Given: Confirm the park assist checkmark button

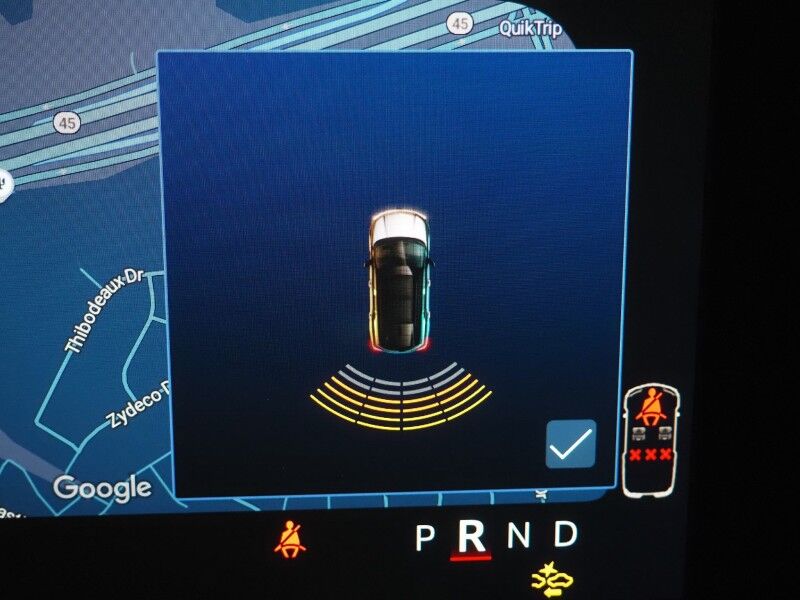Looking at the screenshot, I should click(571, 444).
